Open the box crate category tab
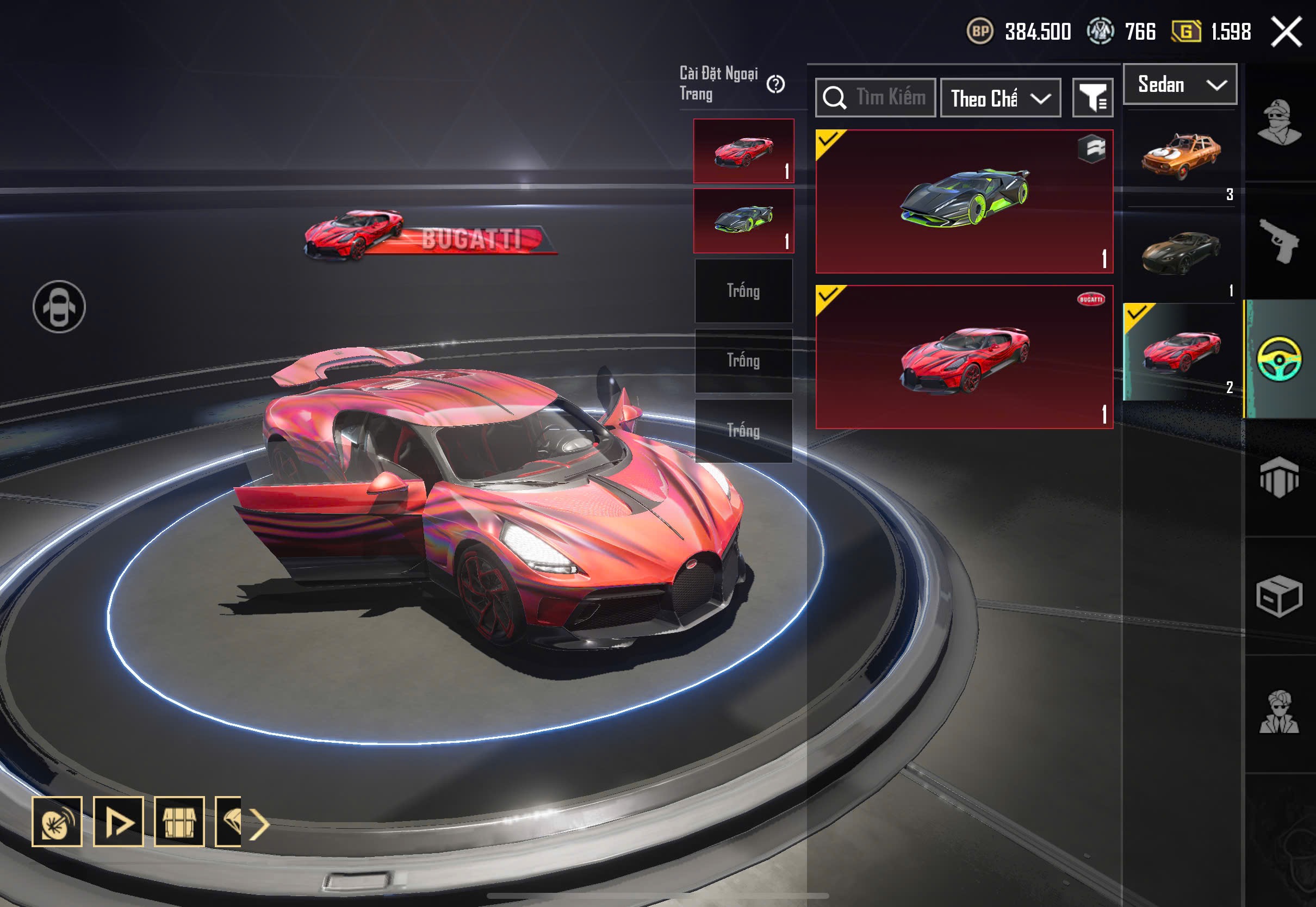Image resolution: width=1316 pixels, height=907 pixels. [1279, 595]
